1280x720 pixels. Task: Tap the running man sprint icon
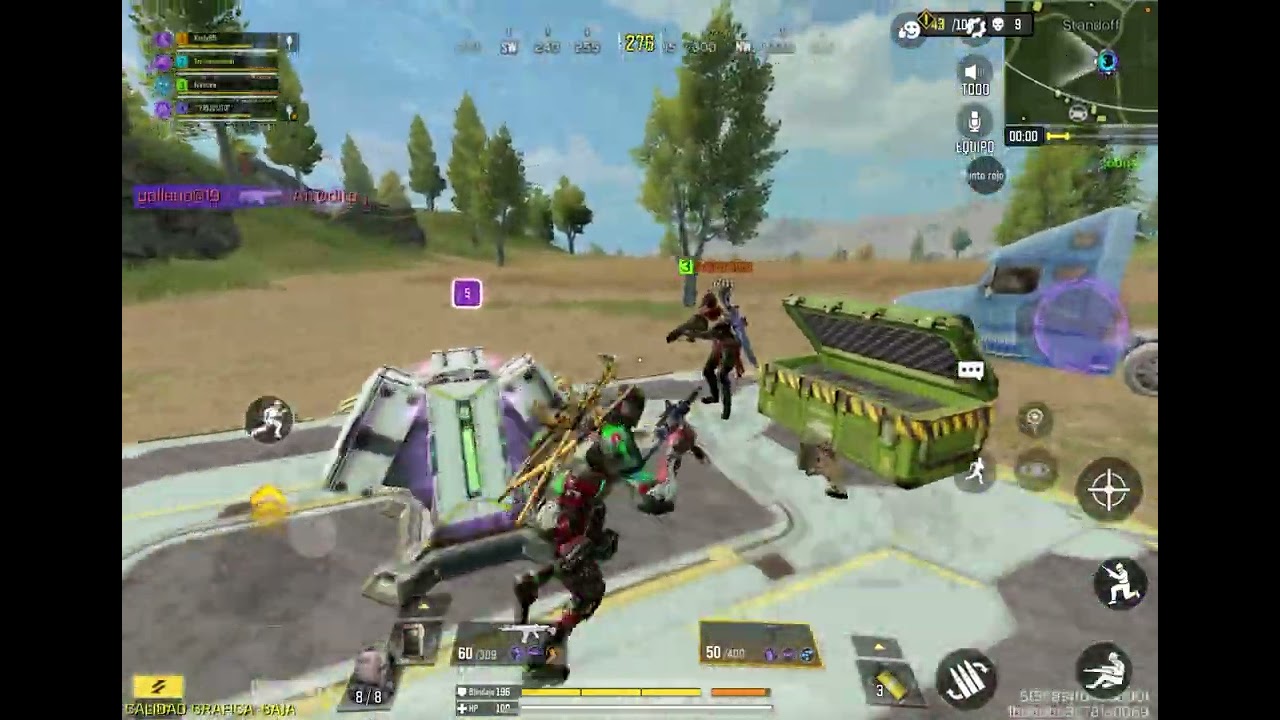pos(975,472)
